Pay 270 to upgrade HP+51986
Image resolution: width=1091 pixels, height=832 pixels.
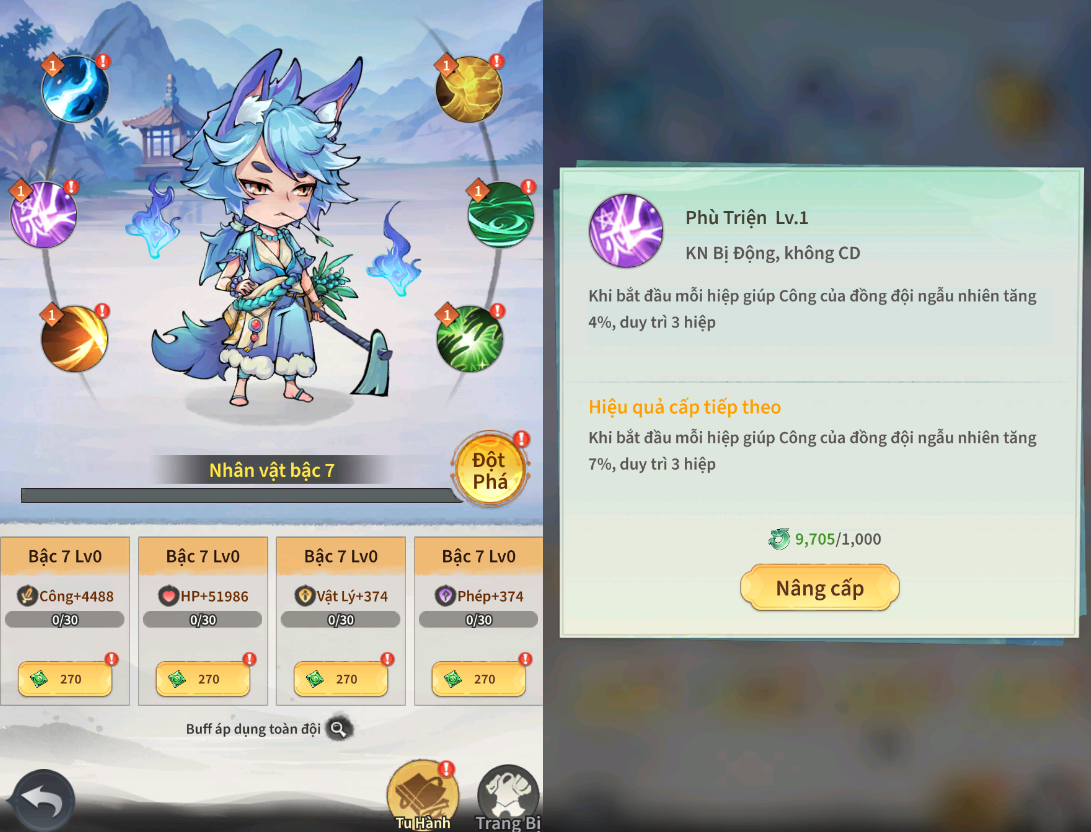click(x=203, y=679)
